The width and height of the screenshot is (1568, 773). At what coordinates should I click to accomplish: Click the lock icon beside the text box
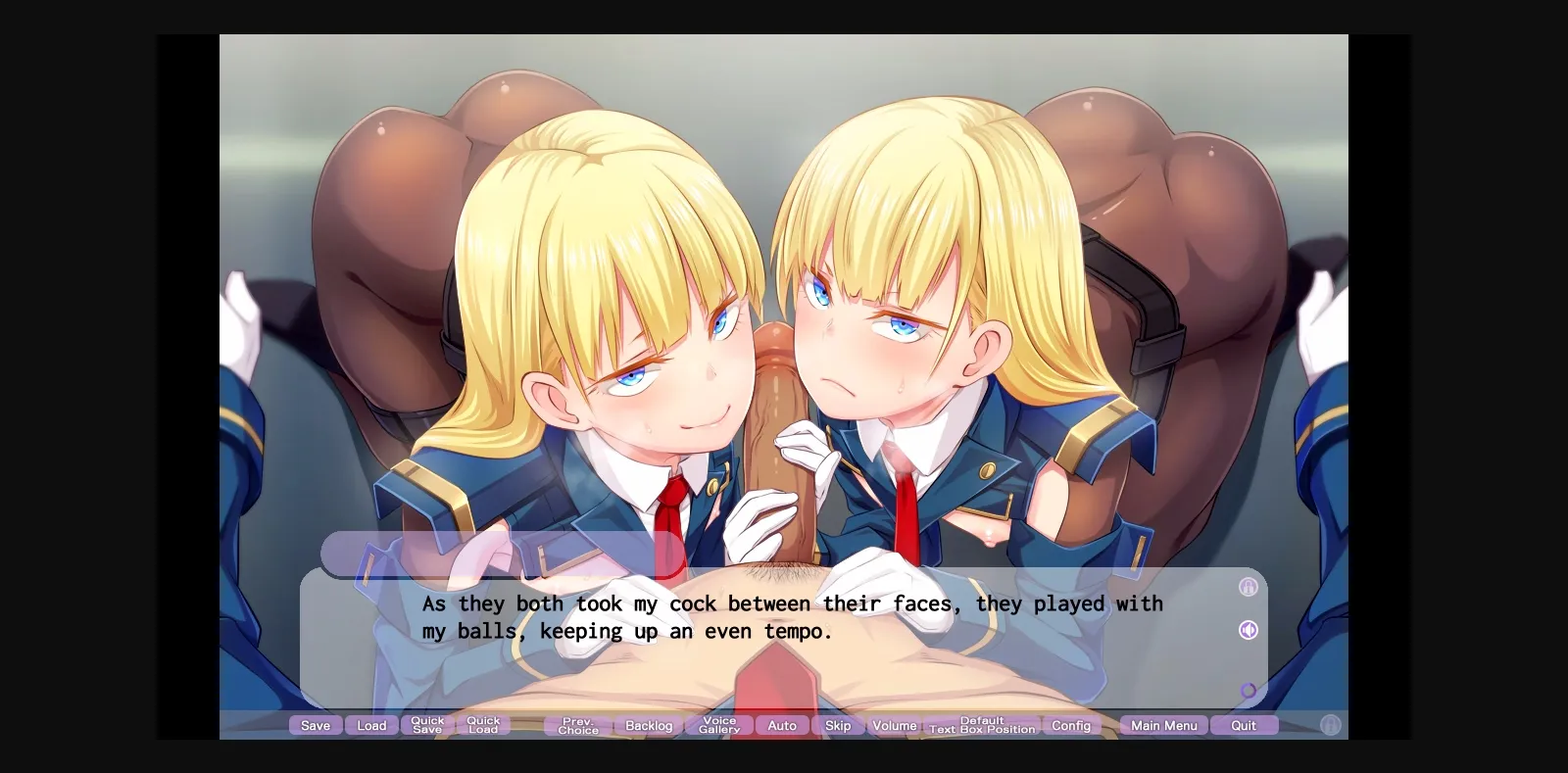(x=1248, y=587)
